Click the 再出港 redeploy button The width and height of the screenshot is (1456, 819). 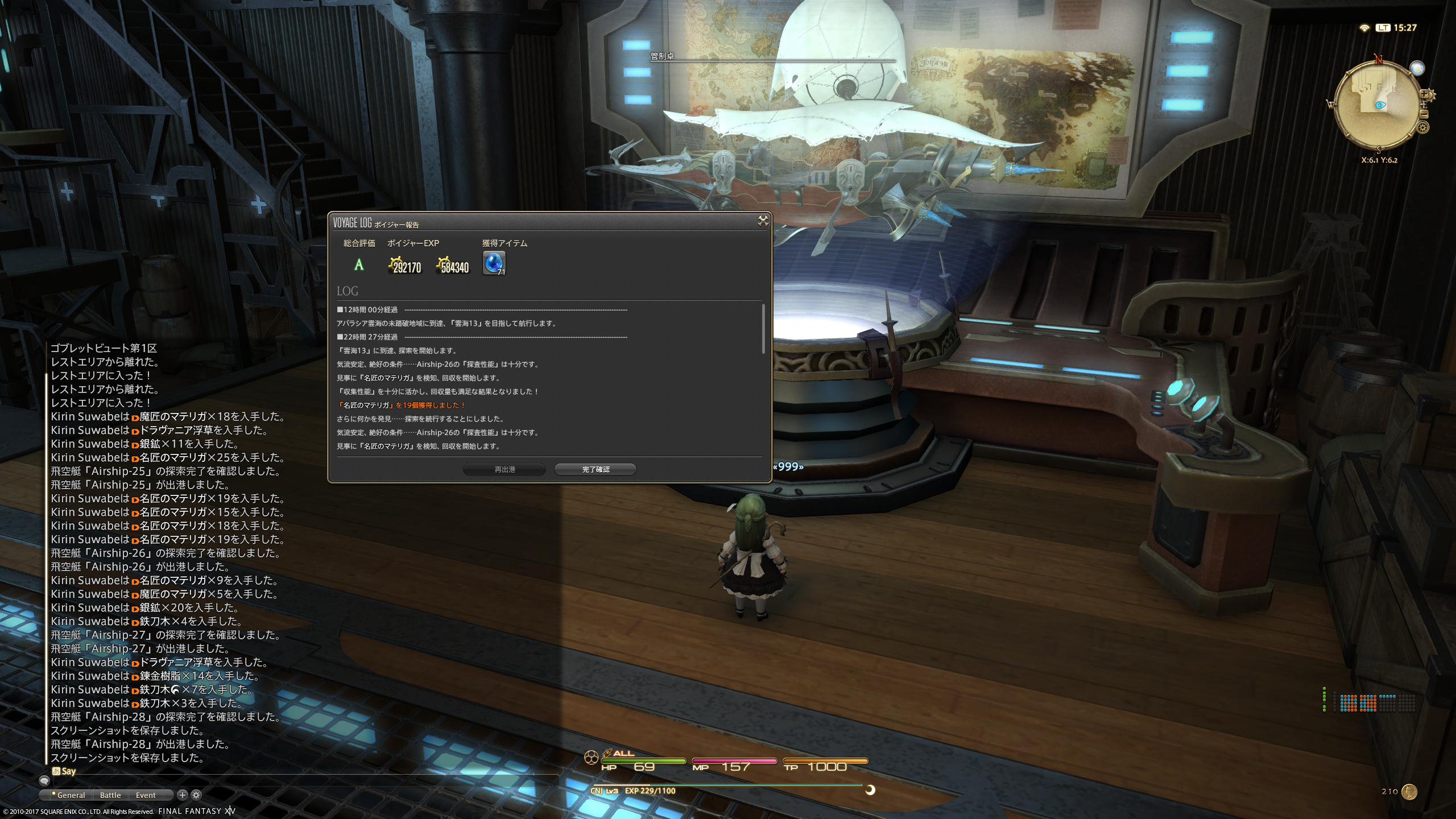pyautogui.click(x=504, y=469)
